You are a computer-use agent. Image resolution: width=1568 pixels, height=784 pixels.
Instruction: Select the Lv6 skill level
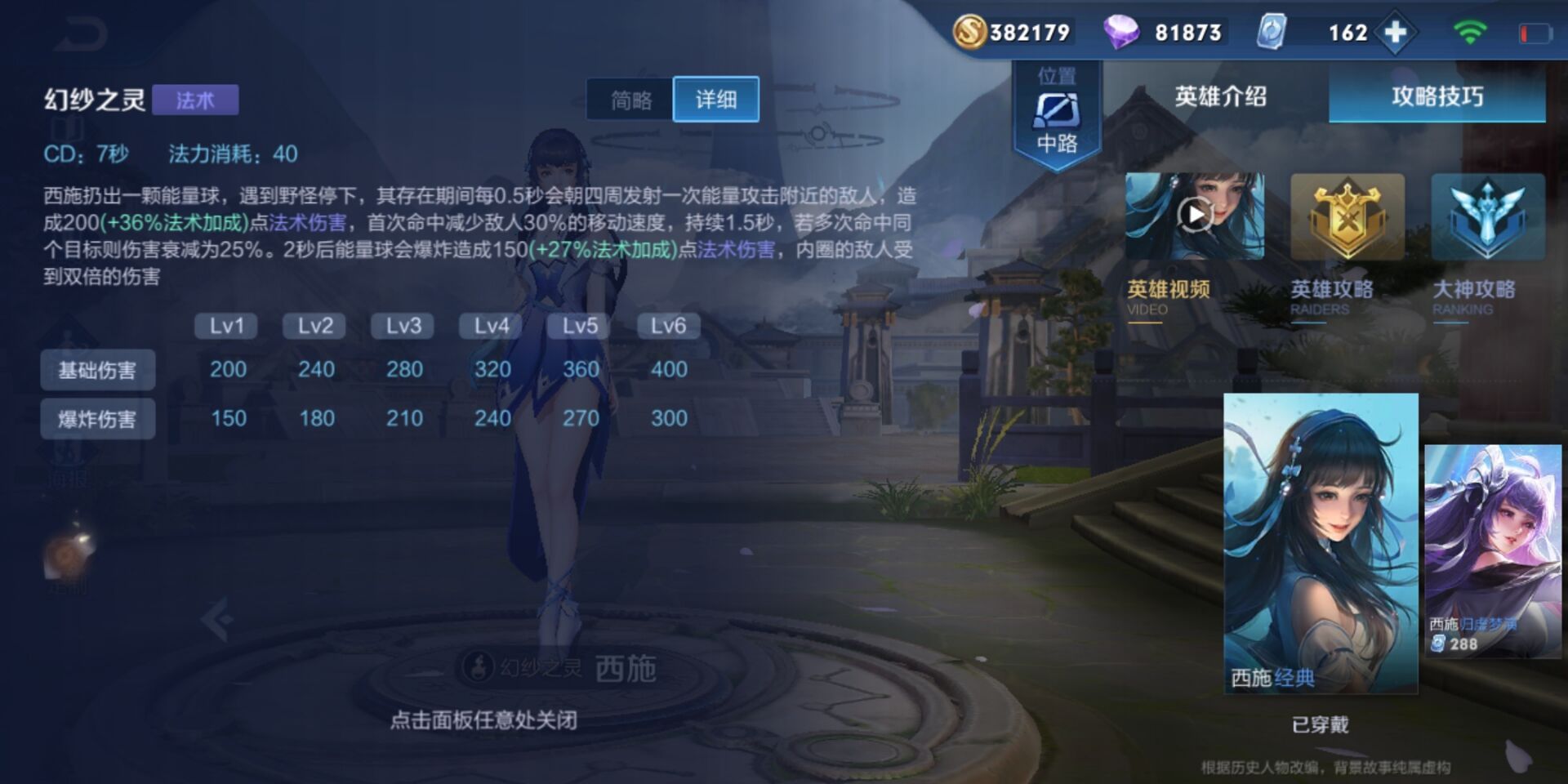[x=667, y=325]
